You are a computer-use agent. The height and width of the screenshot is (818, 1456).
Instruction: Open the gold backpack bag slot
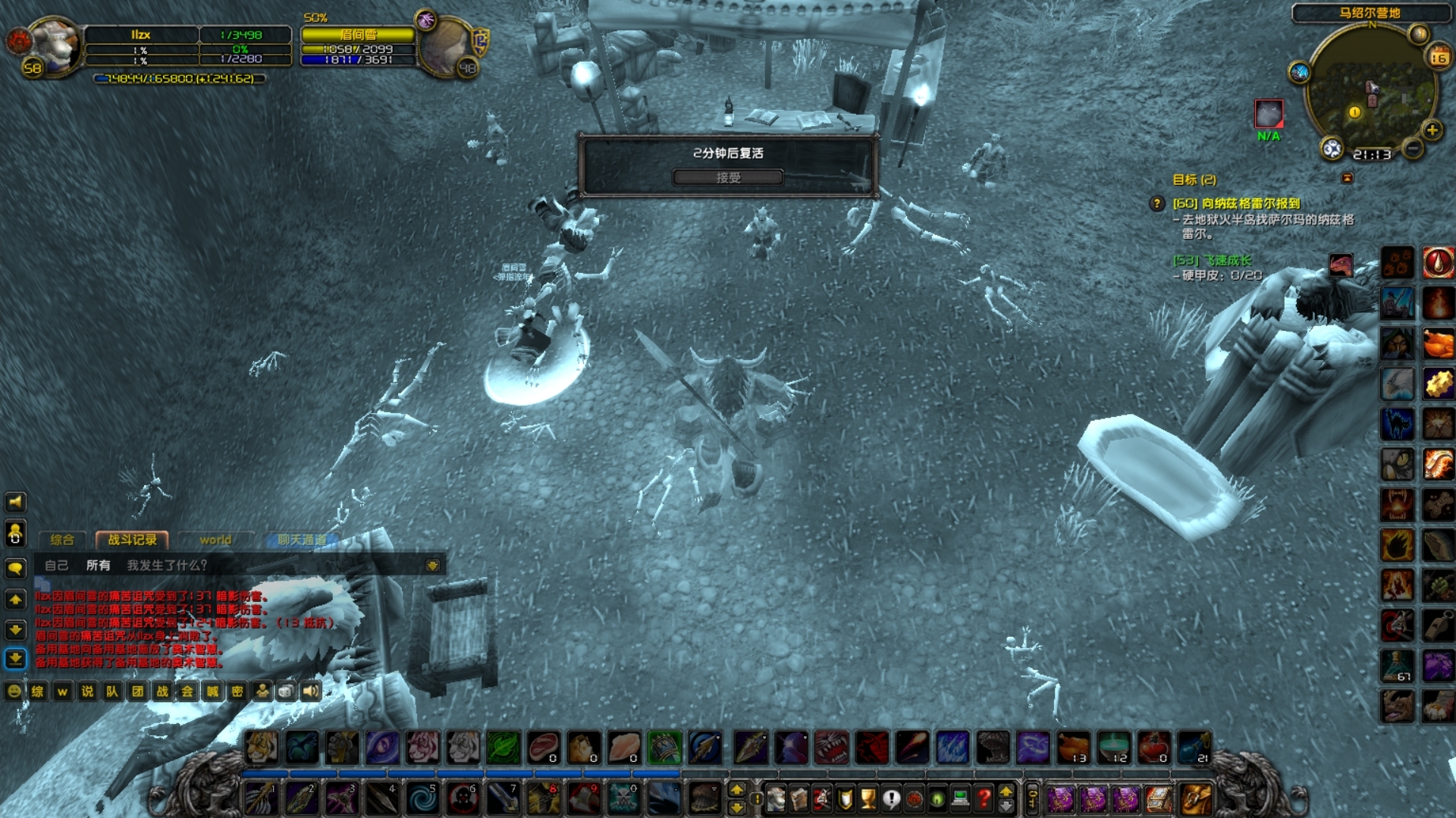pos(1195,798)
